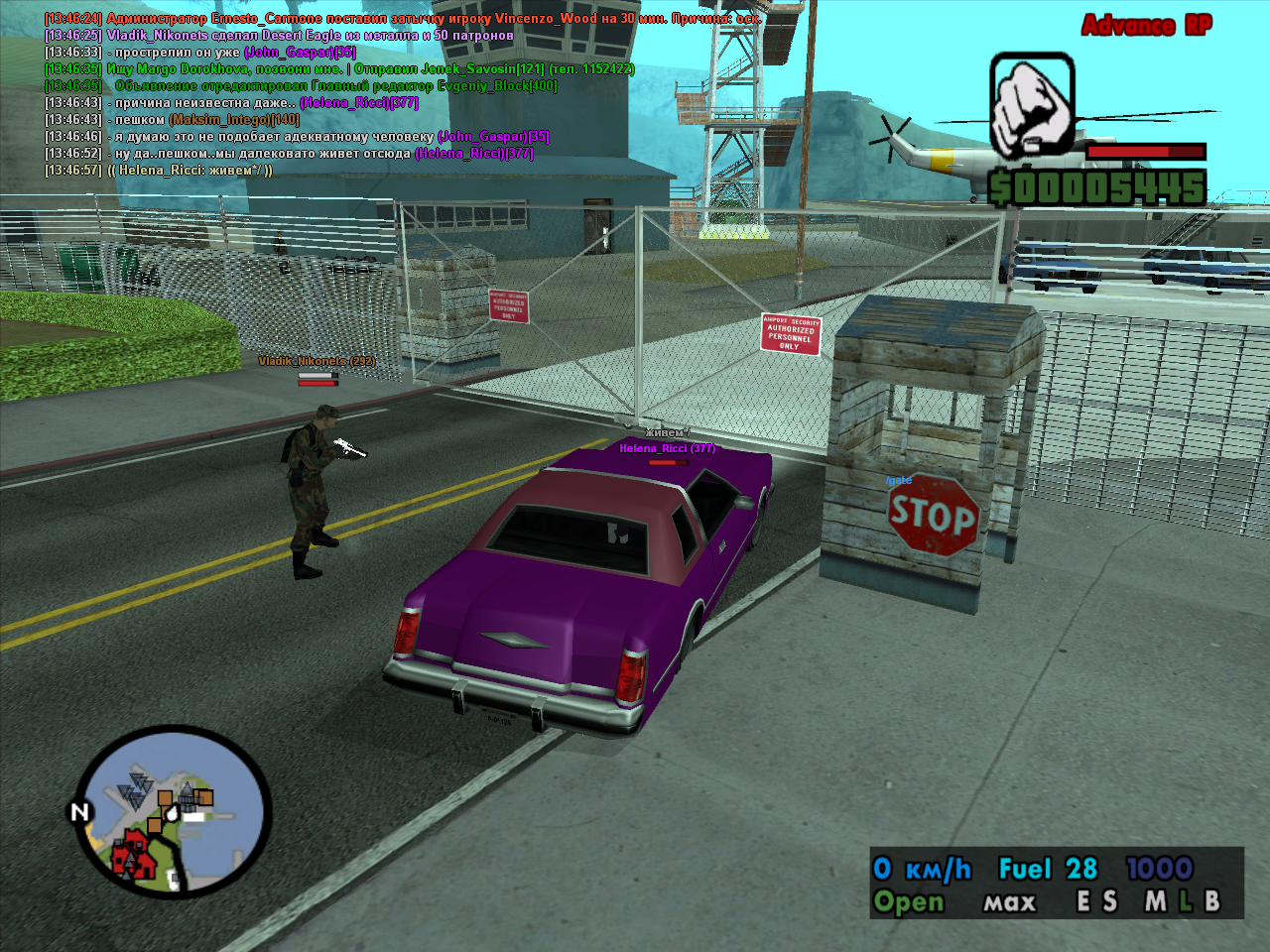Image resolution: width=1270 pixels, height=952 pixels.
Task: Click the fist weapon icon
Action: (1033, 106)
